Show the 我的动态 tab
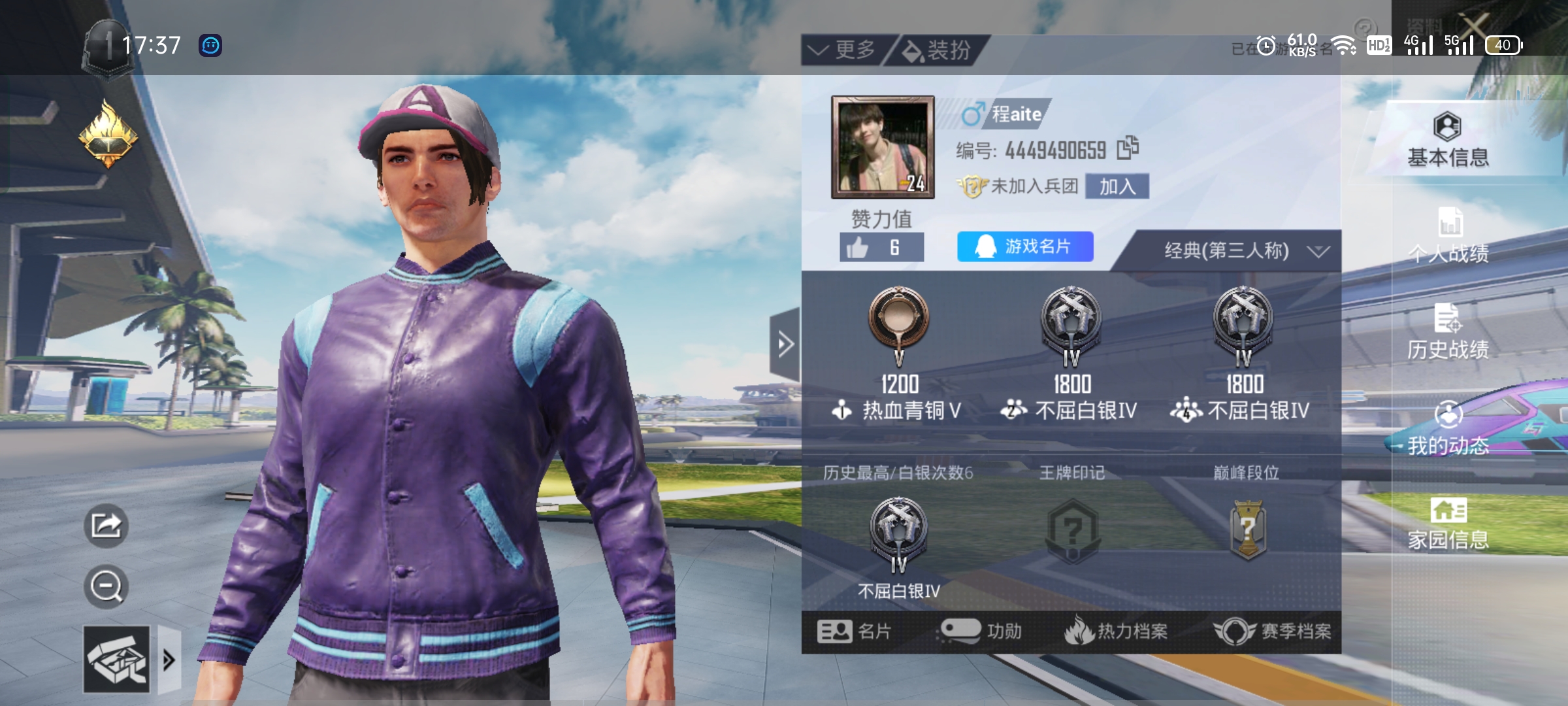The width and height of the screenshot is (1568, 706). pyautogui.click(x=1448, y=429)
